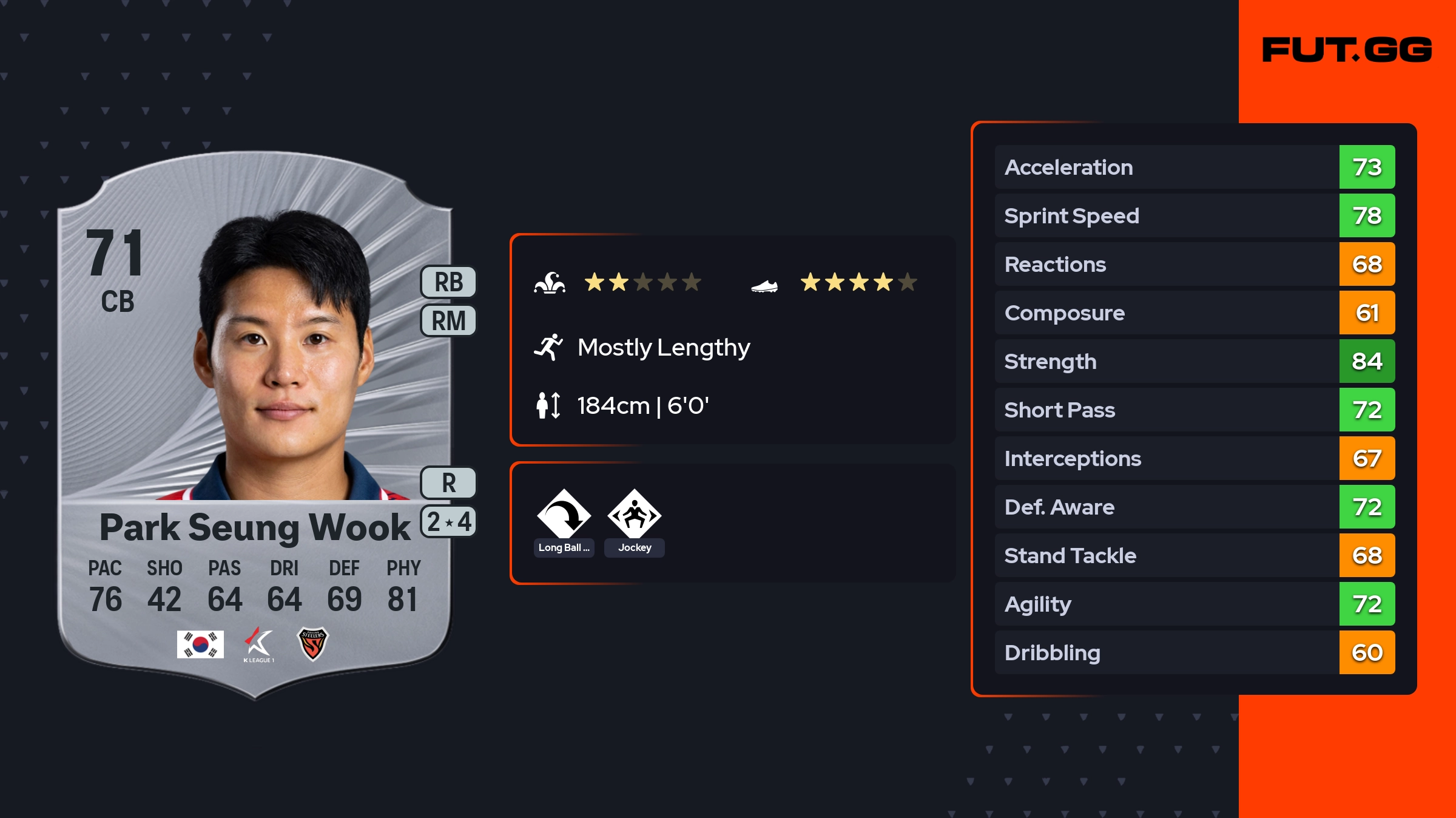Click the RM alternate position badge
This screenshot has width=1456, height=818.
tap(448, 320)
